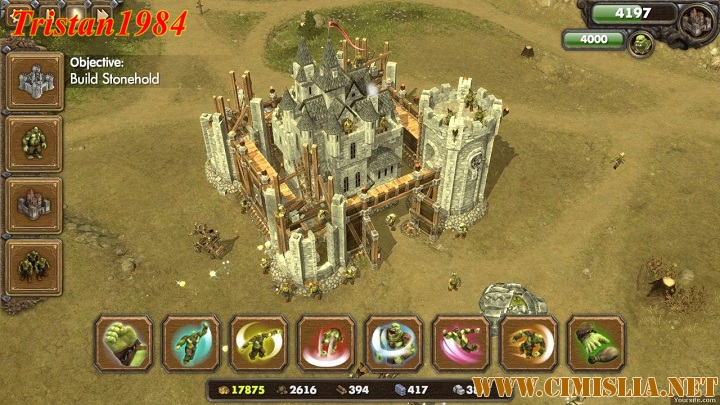
Task: Open the red-roofed fortress panel button
Action: 33,206
